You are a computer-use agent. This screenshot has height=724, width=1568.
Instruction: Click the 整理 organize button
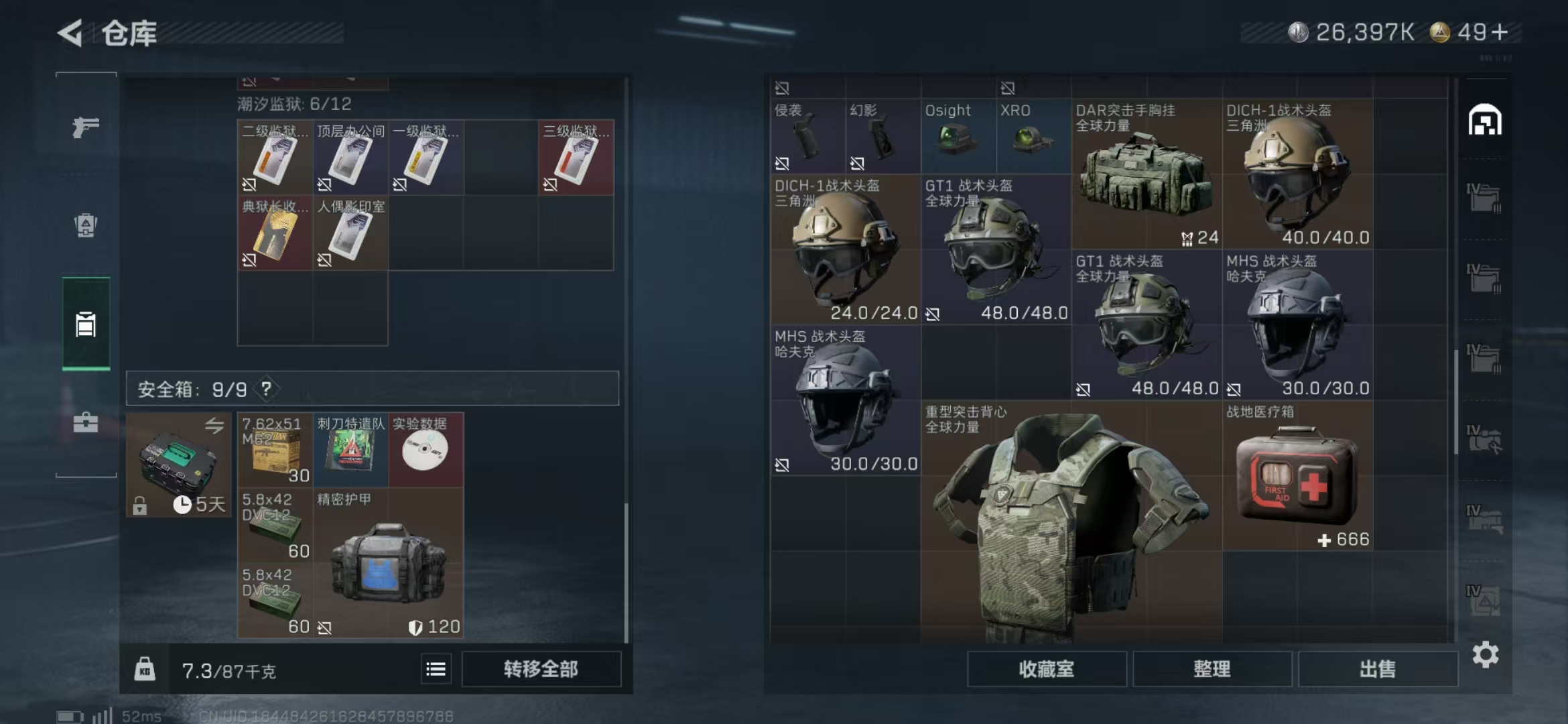point(1212,669)
